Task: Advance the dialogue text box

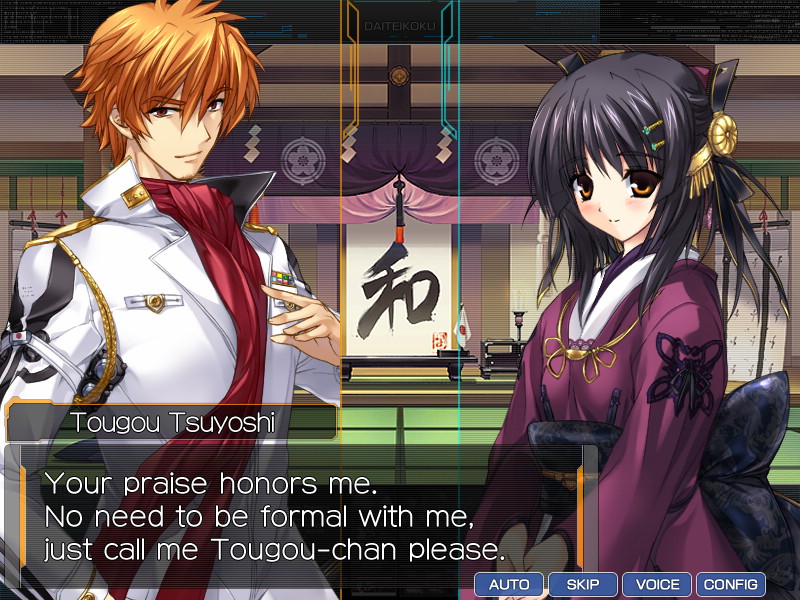Action: [x=300, y=515]
